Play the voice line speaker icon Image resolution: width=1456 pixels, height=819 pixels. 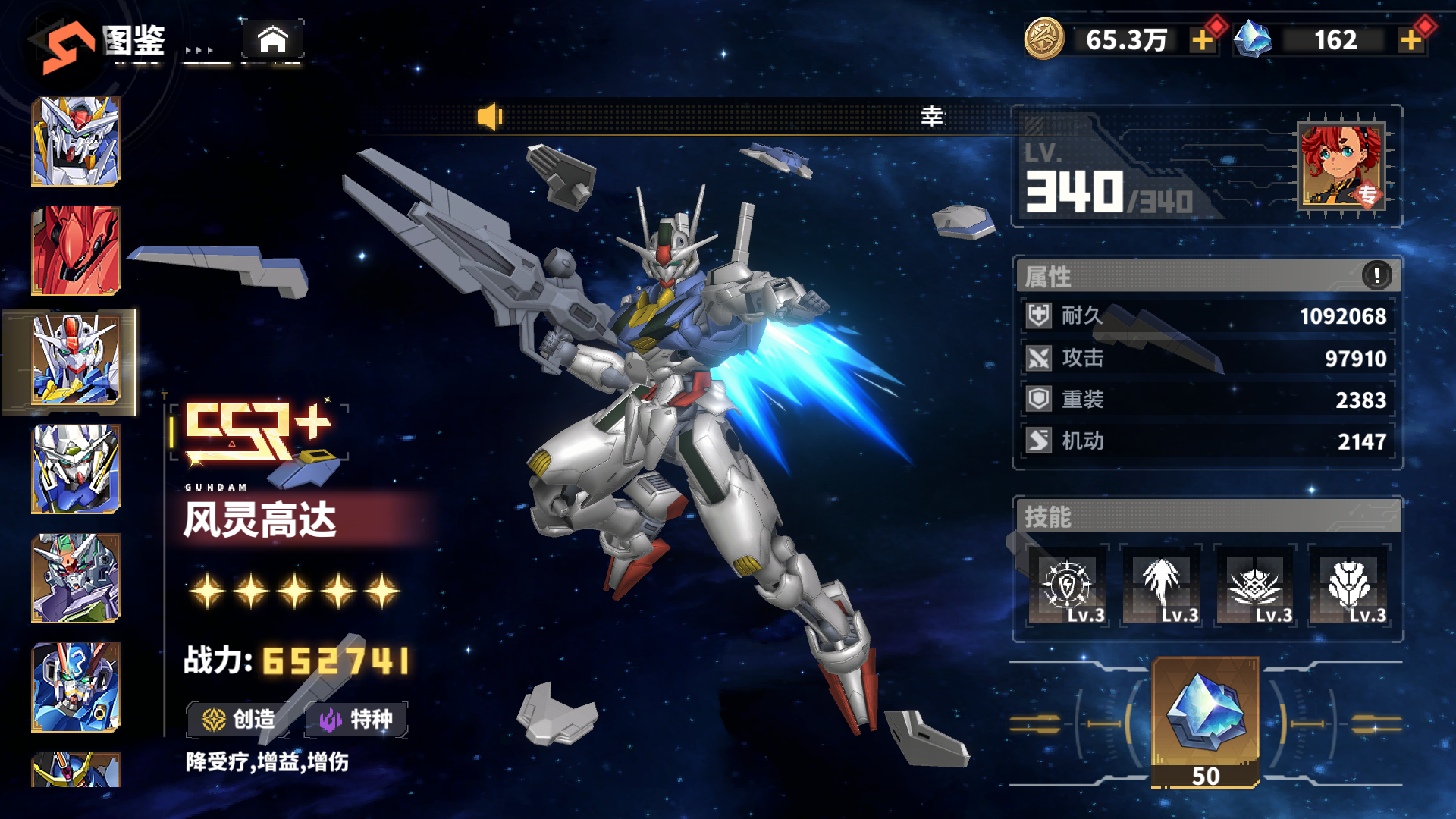pyautogui.click(x=489, y=117)
